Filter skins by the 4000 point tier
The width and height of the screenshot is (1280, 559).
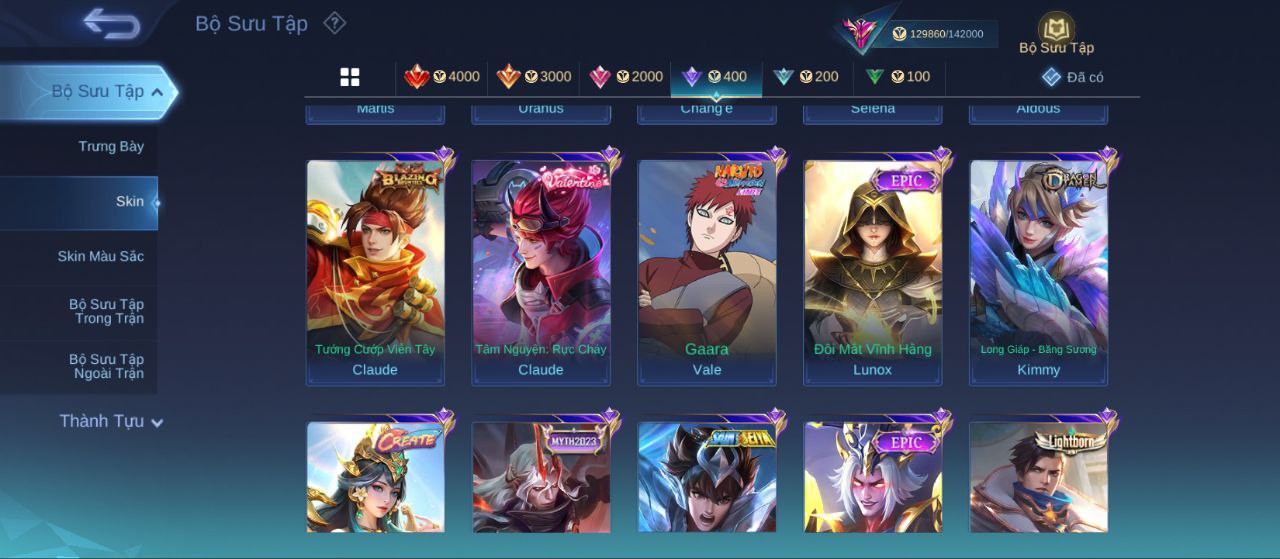coord(442,77)
